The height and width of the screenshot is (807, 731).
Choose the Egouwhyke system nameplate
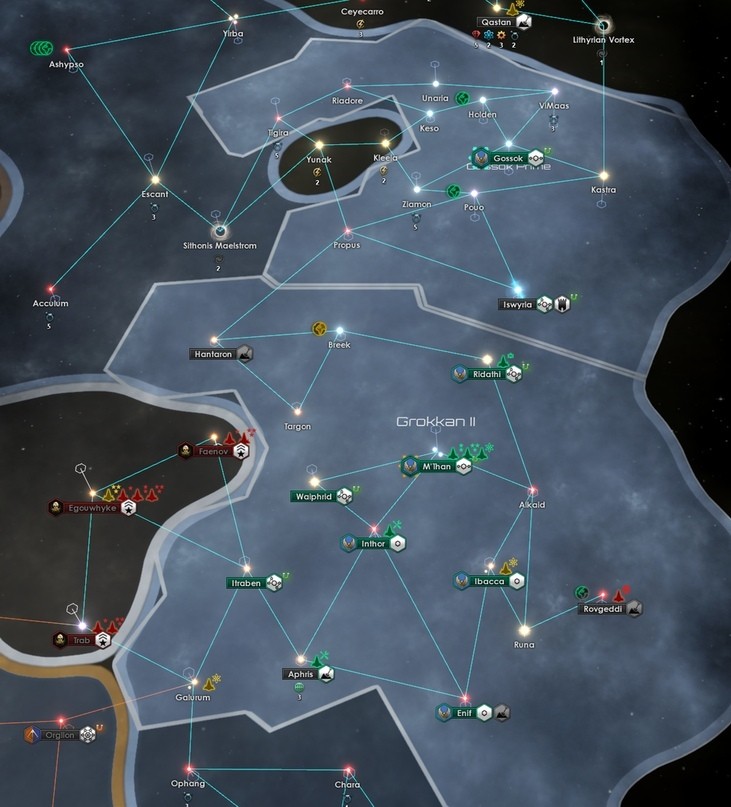(92, 508)
